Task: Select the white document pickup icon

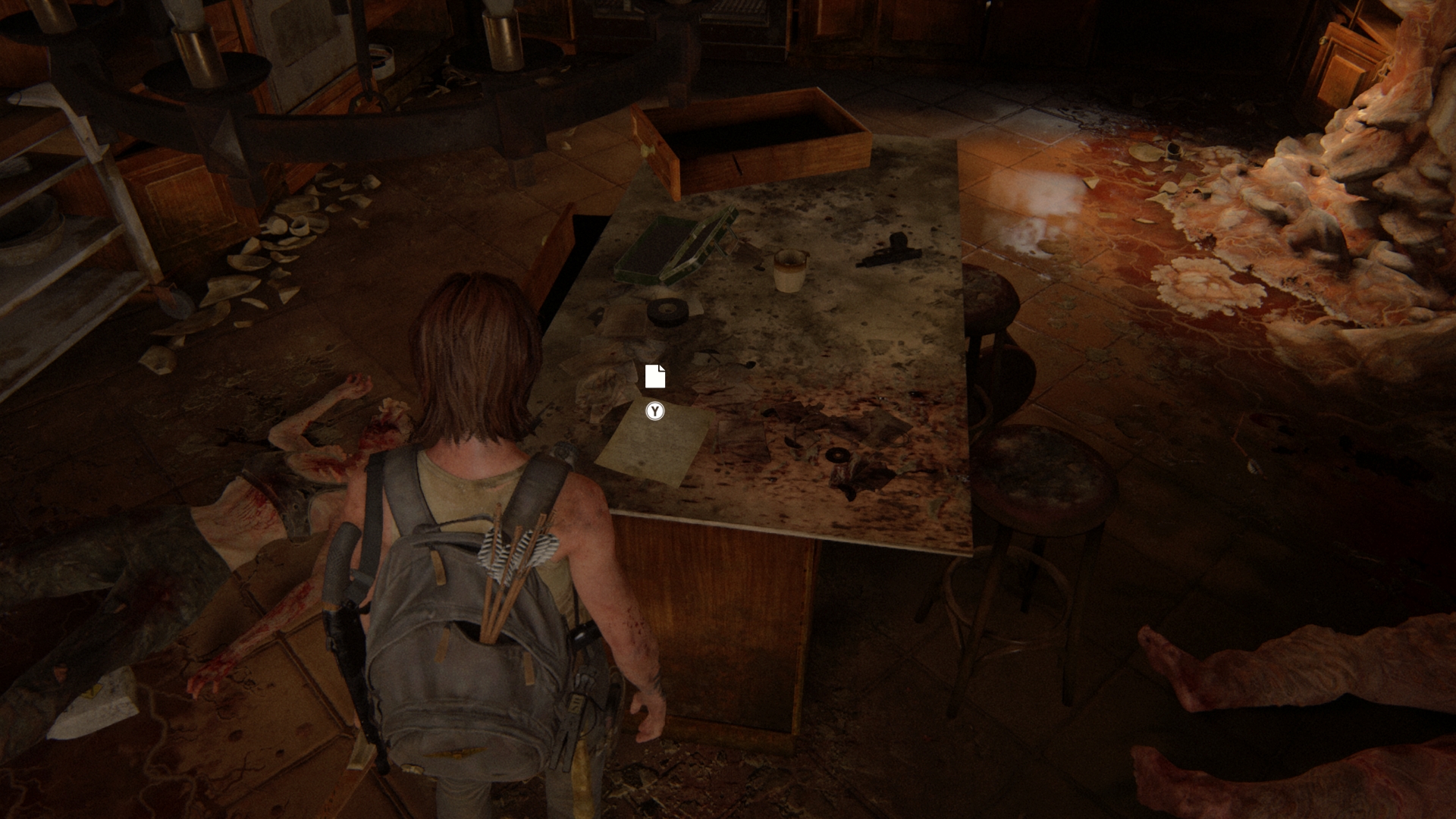Action: 655,376
